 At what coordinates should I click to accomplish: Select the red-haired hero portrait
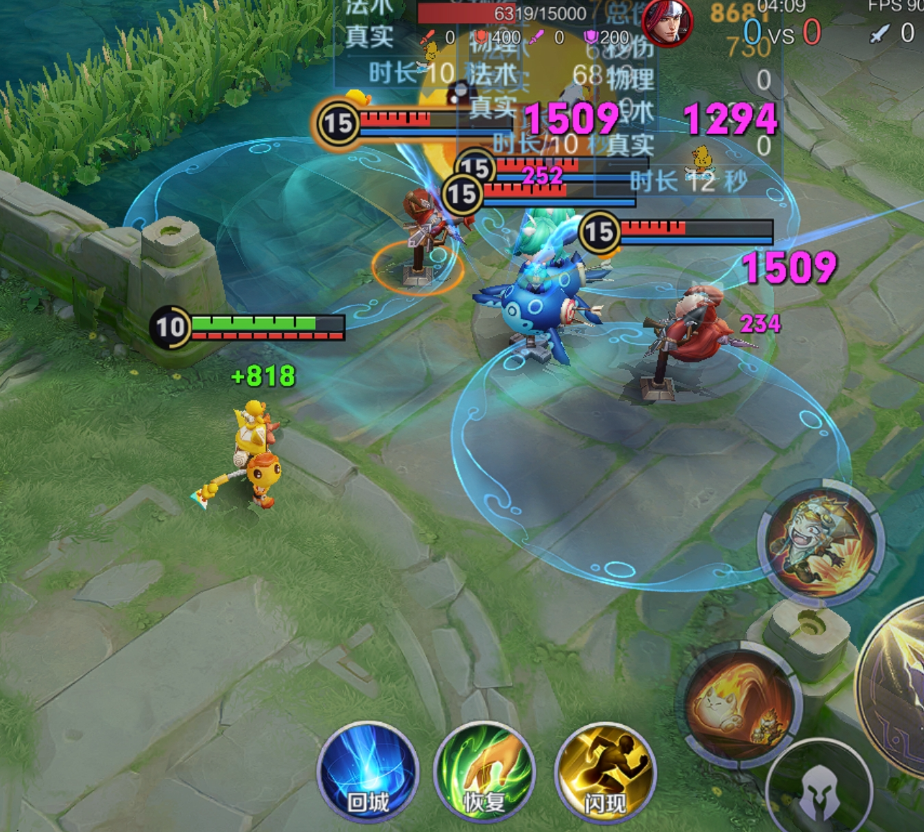pos(669,20)
